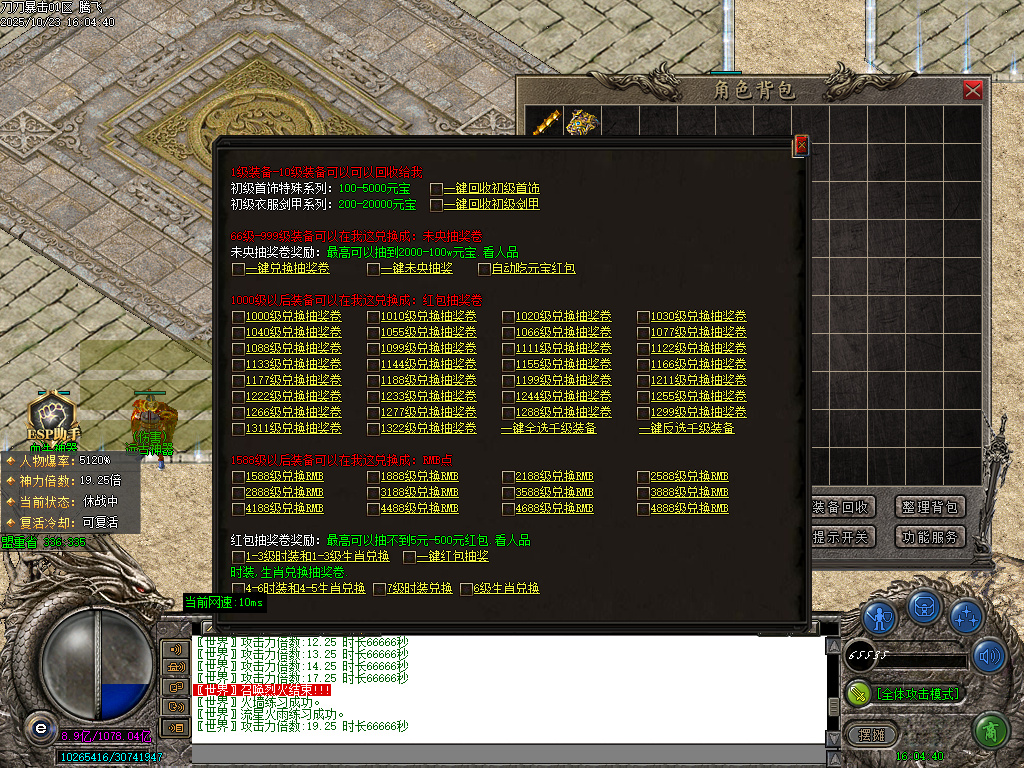Tick the 一键红包抽奖 checkbox
1024x768 pixels.
[409, 556]
